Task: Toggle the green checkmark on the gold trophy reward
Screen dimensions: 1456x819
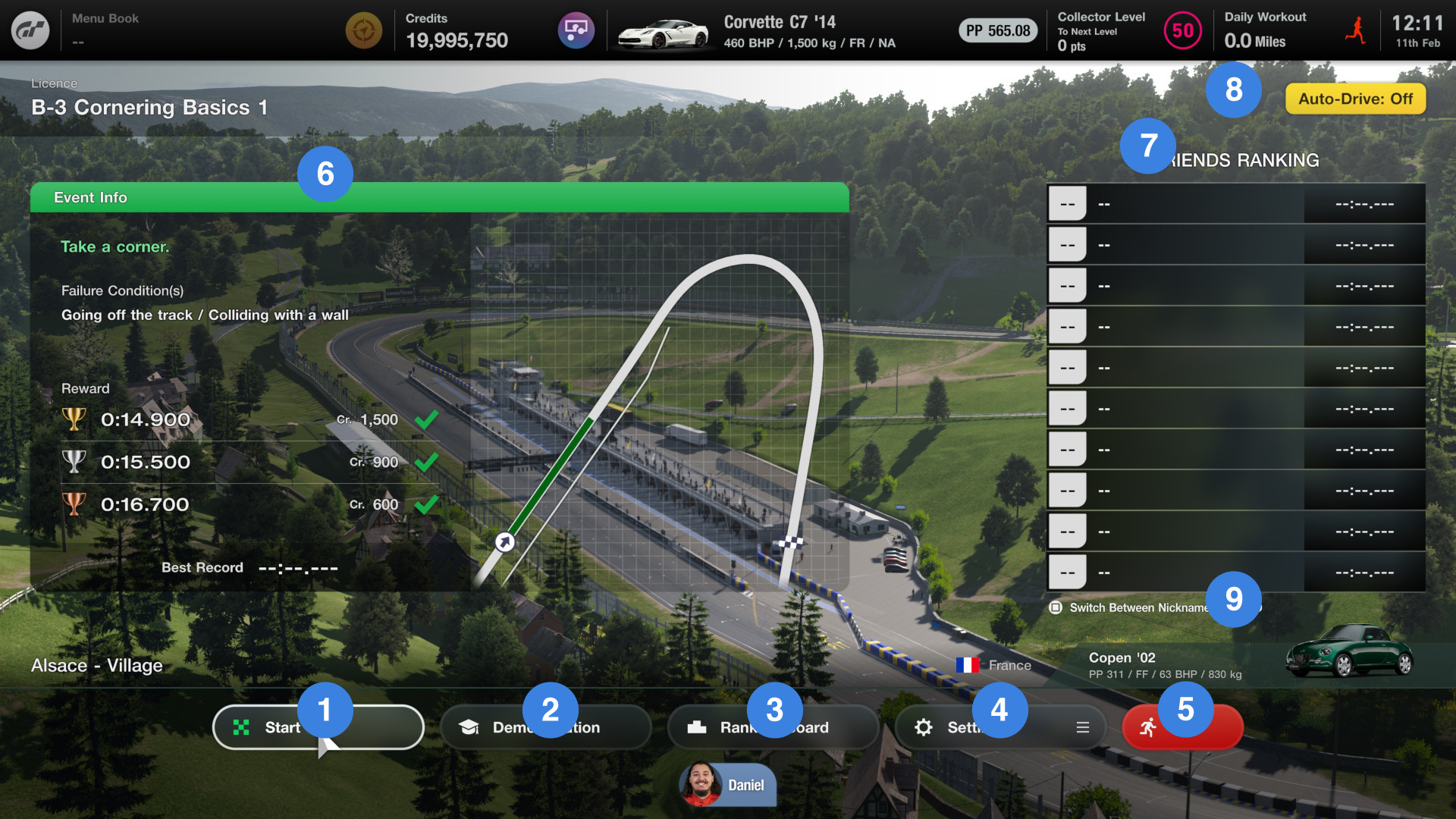Action: [x=428, y=418]
